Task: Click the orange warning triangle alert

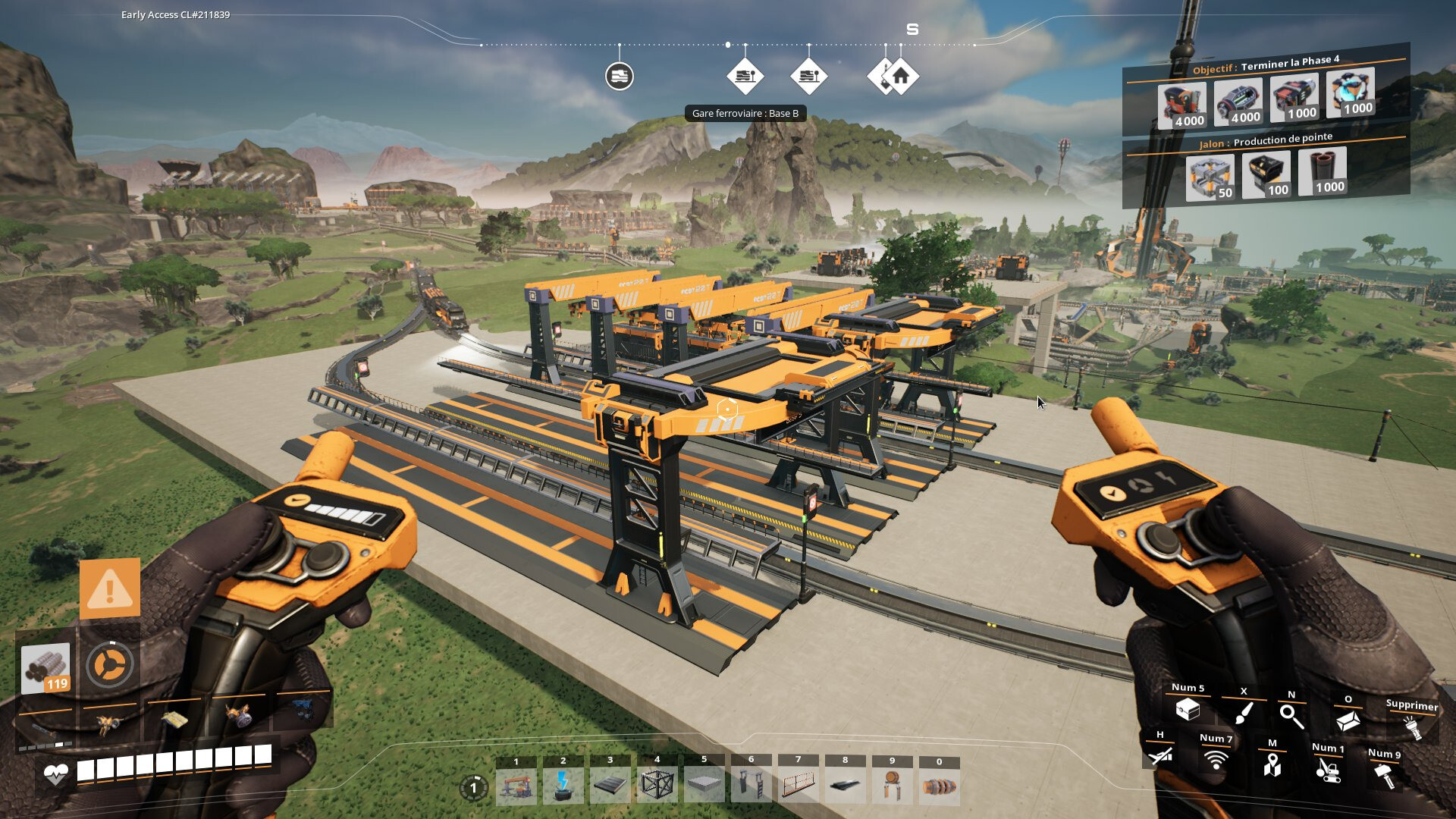Action: (x=110, y=588)
